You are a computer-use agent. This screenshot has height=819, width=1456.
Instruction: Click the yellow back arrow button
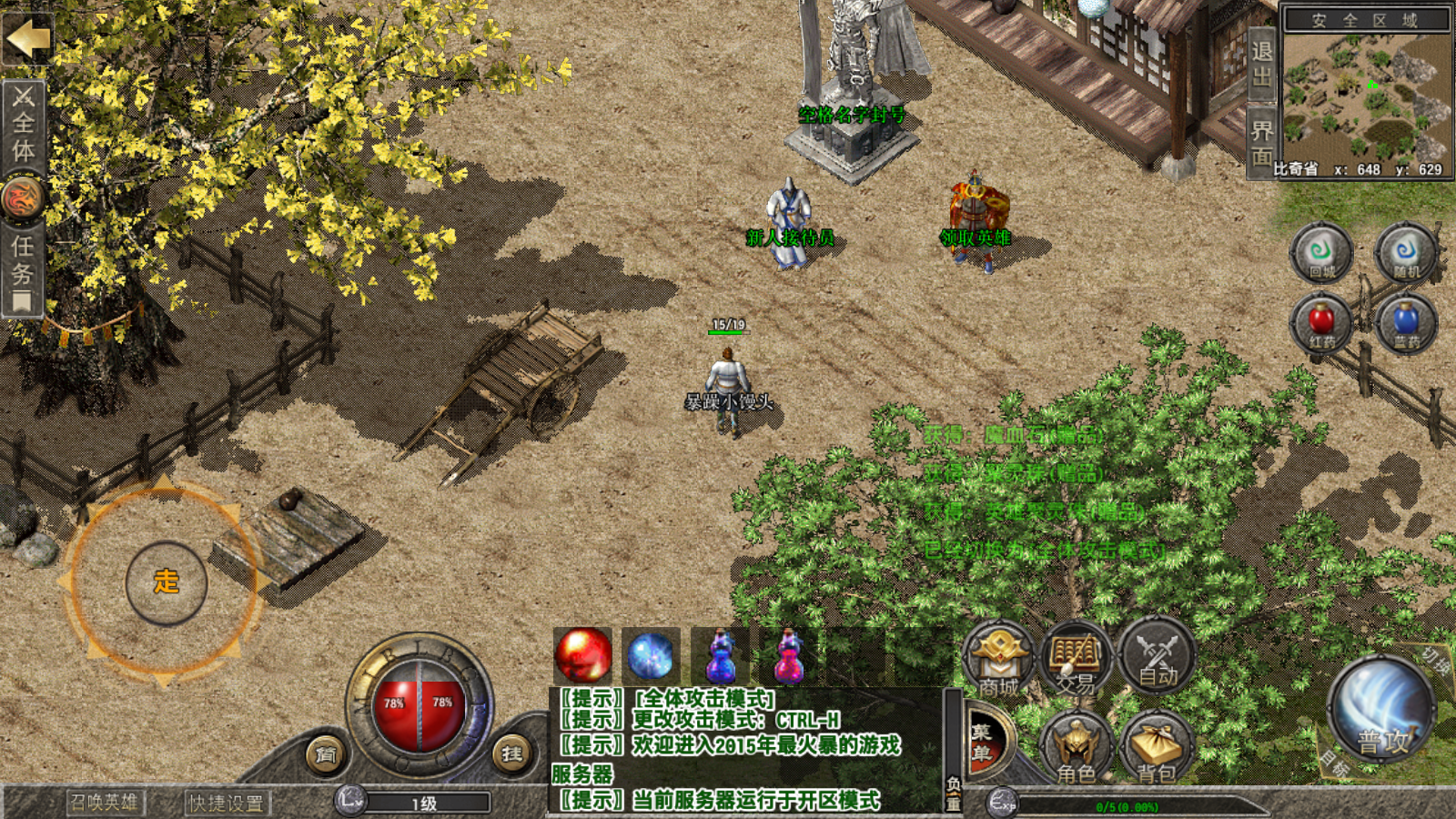[x=28, y=39]
